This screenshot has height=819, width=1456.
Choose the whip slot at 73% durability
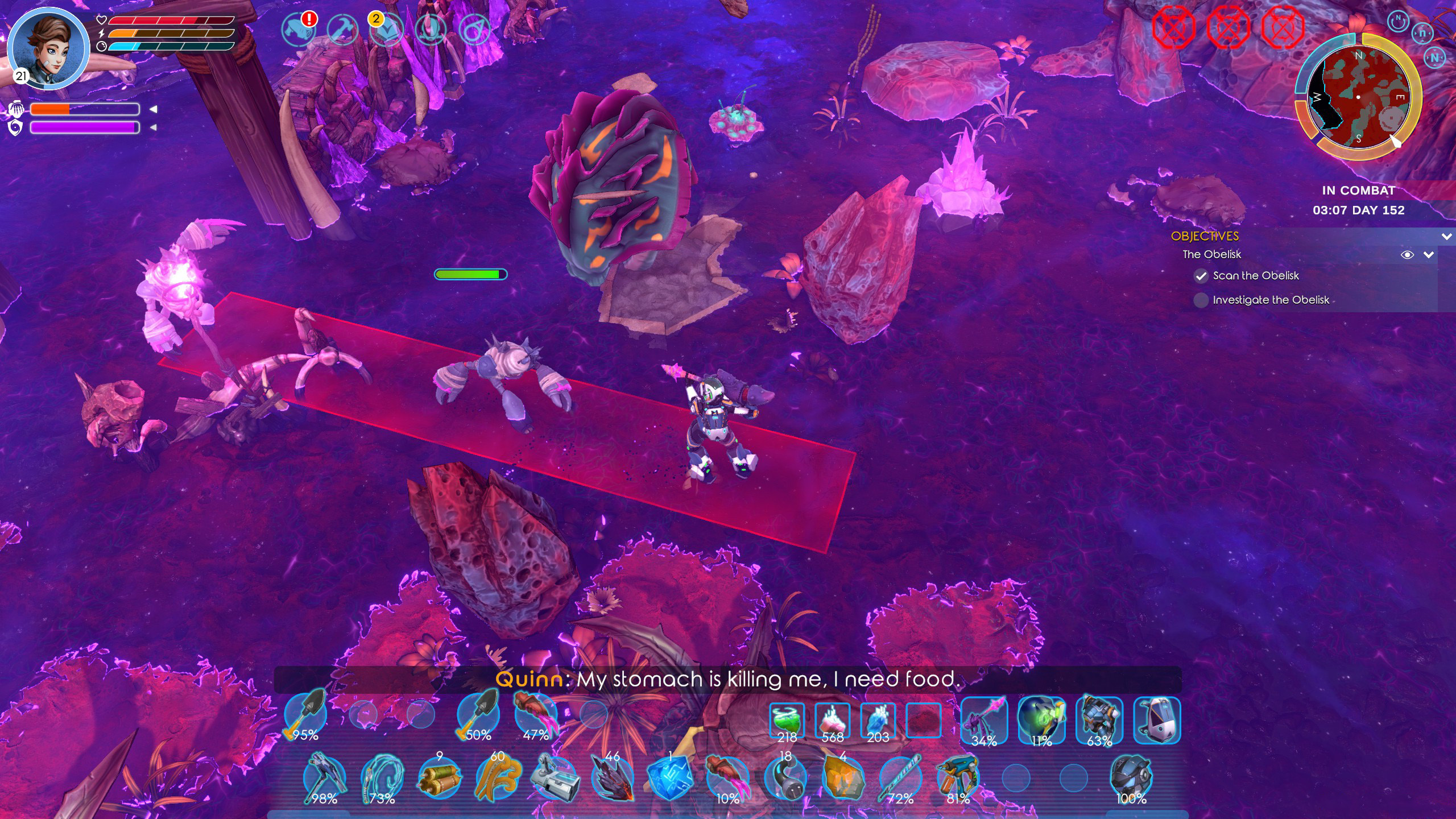click(382, 778)
